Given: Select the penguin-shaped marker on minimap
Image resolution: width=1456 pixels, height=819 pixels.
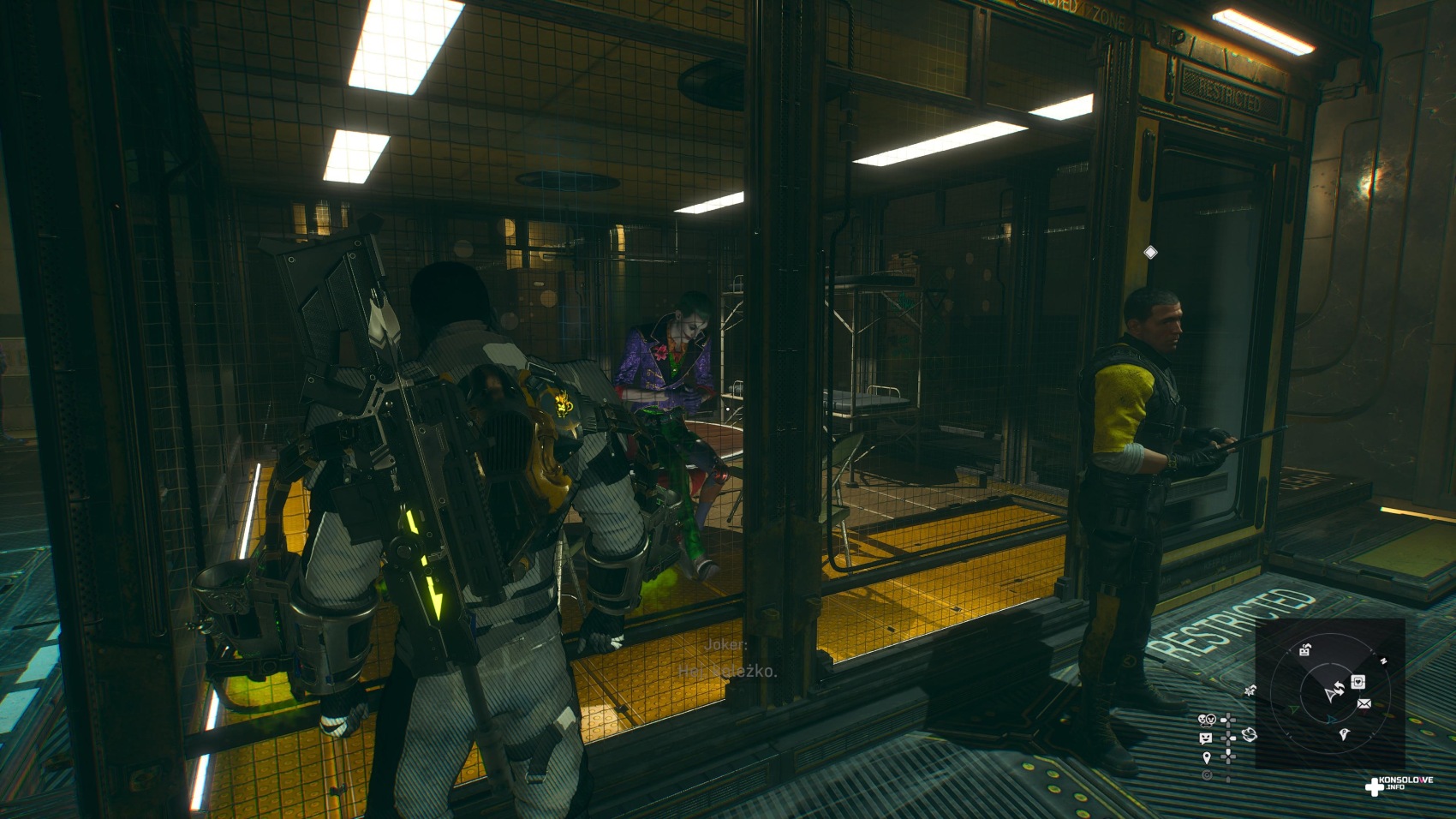Looking at the screenshot, I should point(1345,734).
